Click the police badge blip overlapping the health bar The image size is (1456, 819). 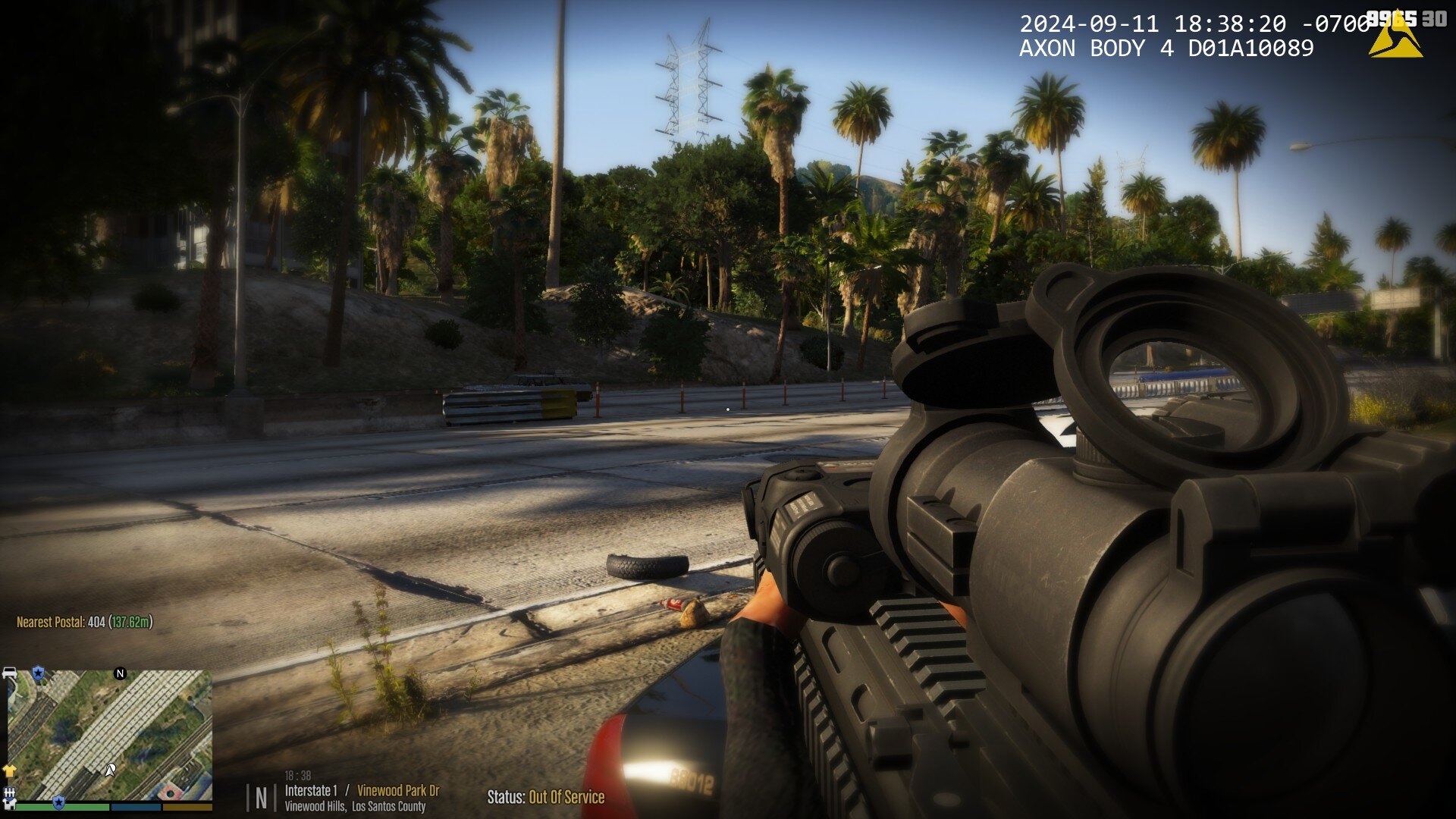[x=58, y=802]
